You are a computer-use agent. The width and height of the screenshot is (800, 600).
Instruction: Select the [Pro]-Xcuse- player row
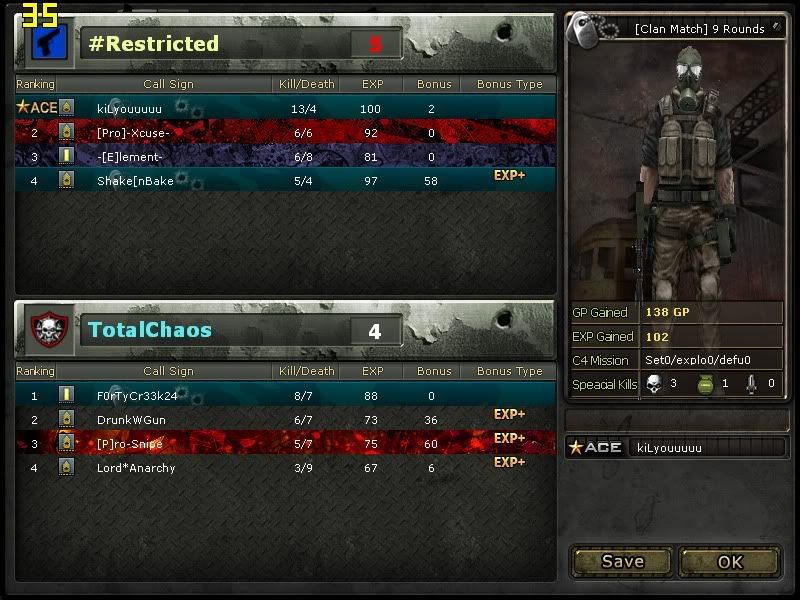coord(285,132)
